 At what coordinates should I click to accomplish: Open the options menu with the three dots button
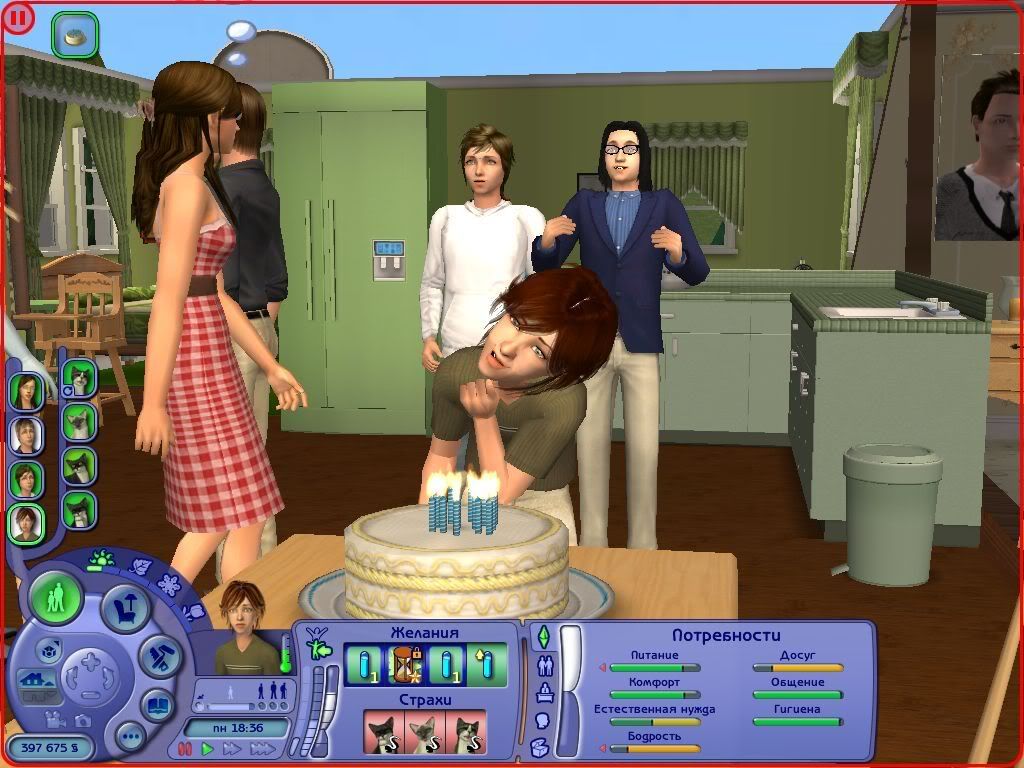click(130, 738)
